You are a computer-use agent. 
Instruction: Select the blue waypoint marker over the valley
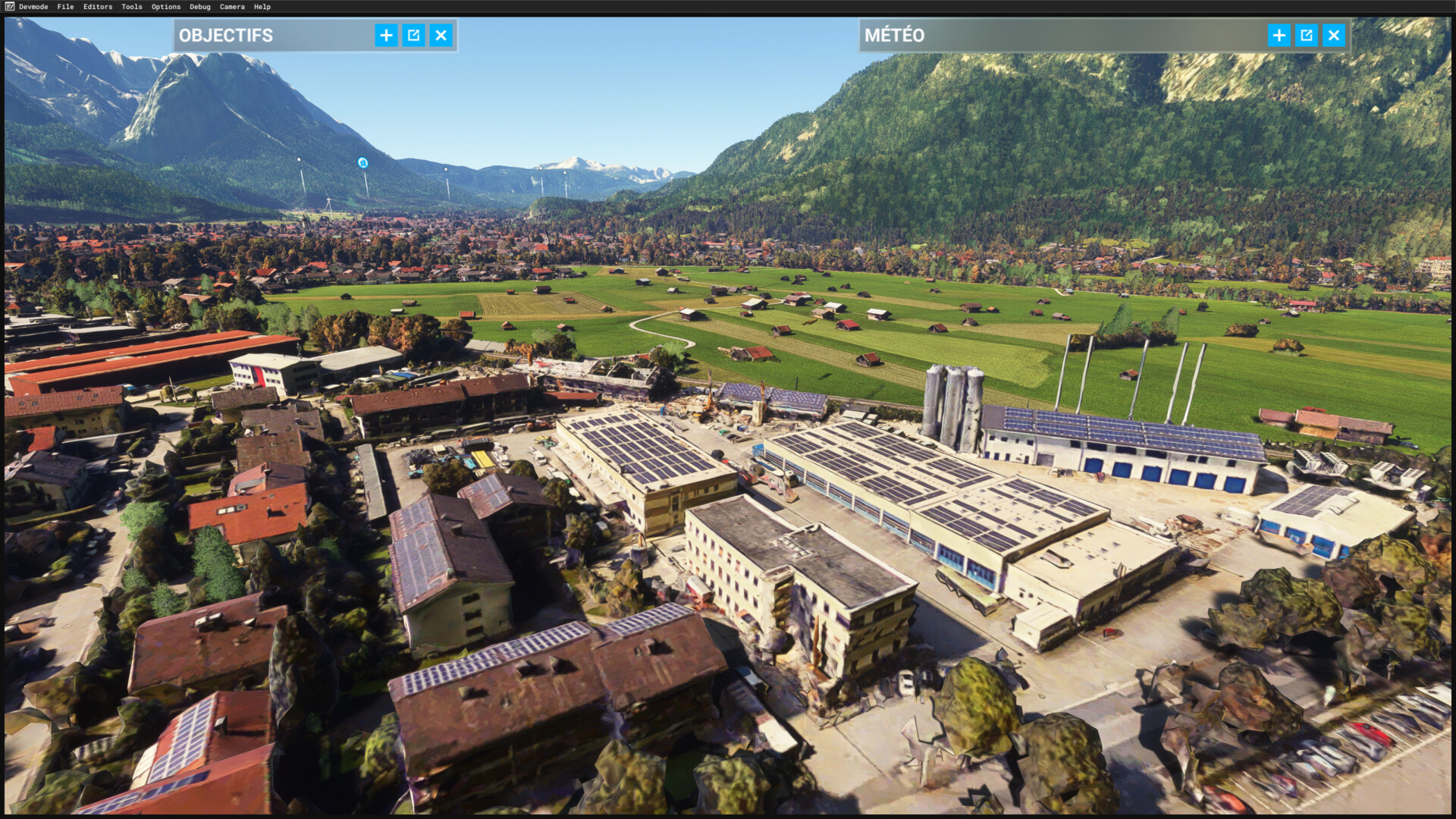pos(362,162)
